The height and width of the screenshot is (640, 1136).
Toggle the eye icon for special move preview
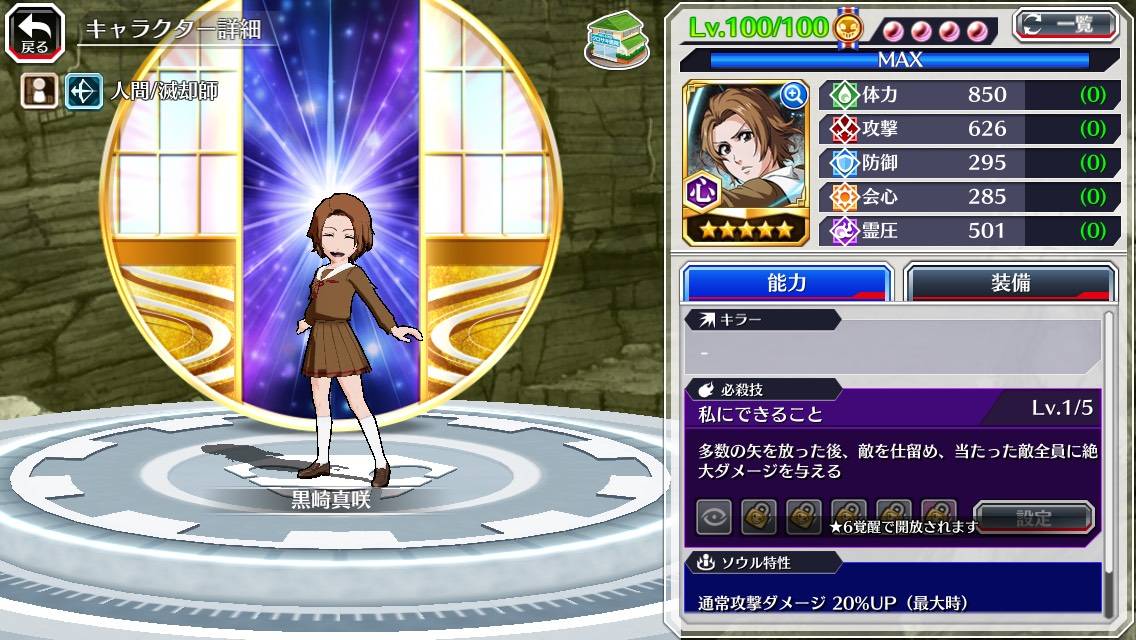[x=714, y=518]
